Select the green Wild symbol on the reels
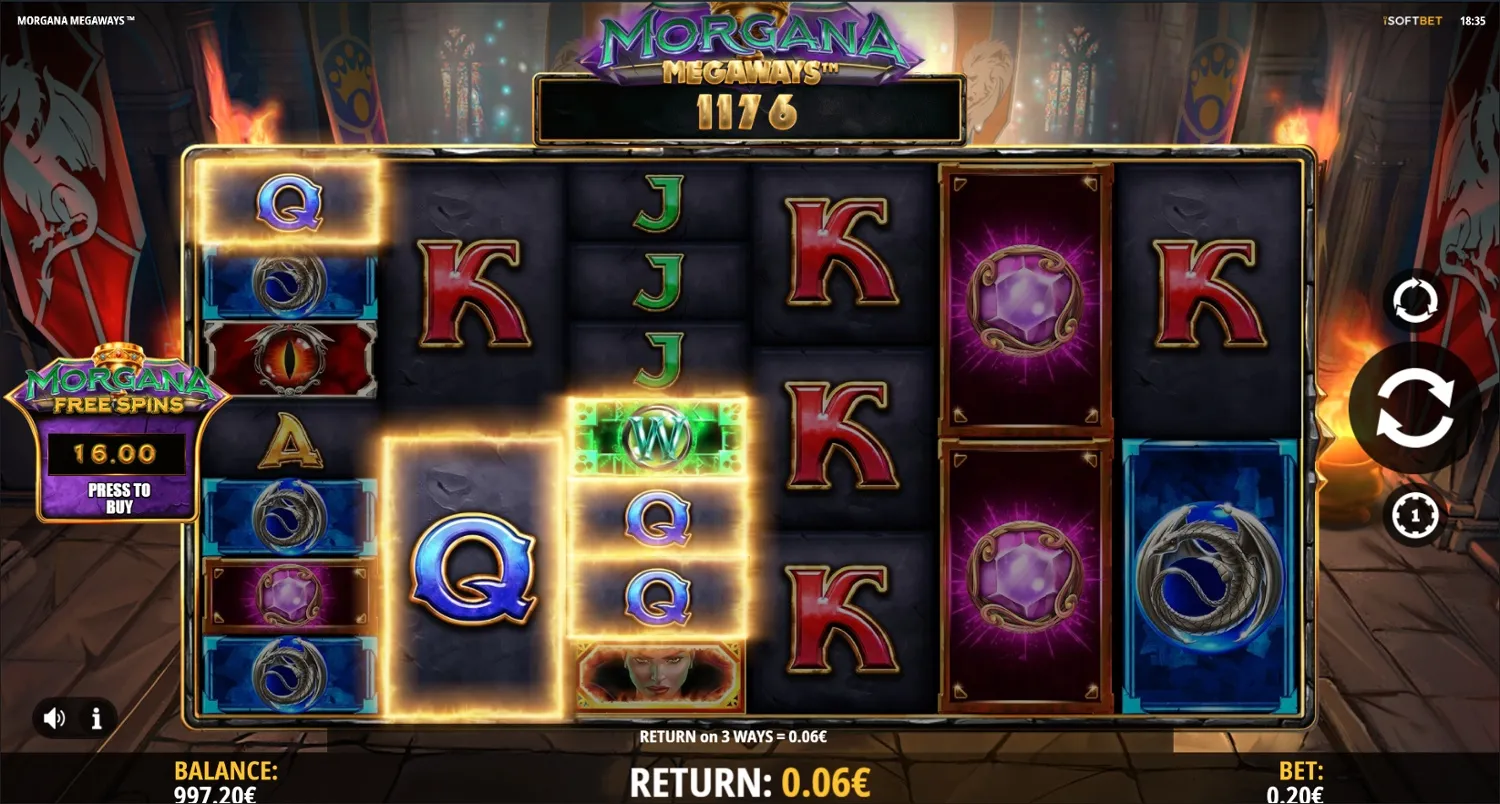 point(660,435)
